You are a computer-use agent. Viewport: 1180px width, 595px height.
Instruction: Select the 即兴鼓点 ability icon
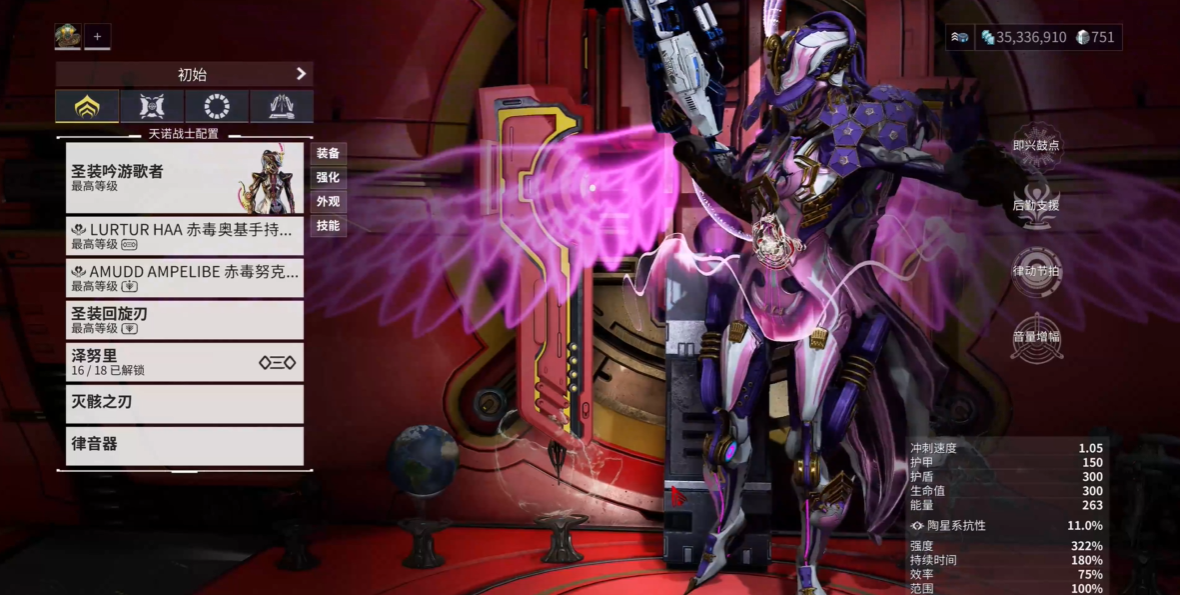click(x=1035, y=147)
